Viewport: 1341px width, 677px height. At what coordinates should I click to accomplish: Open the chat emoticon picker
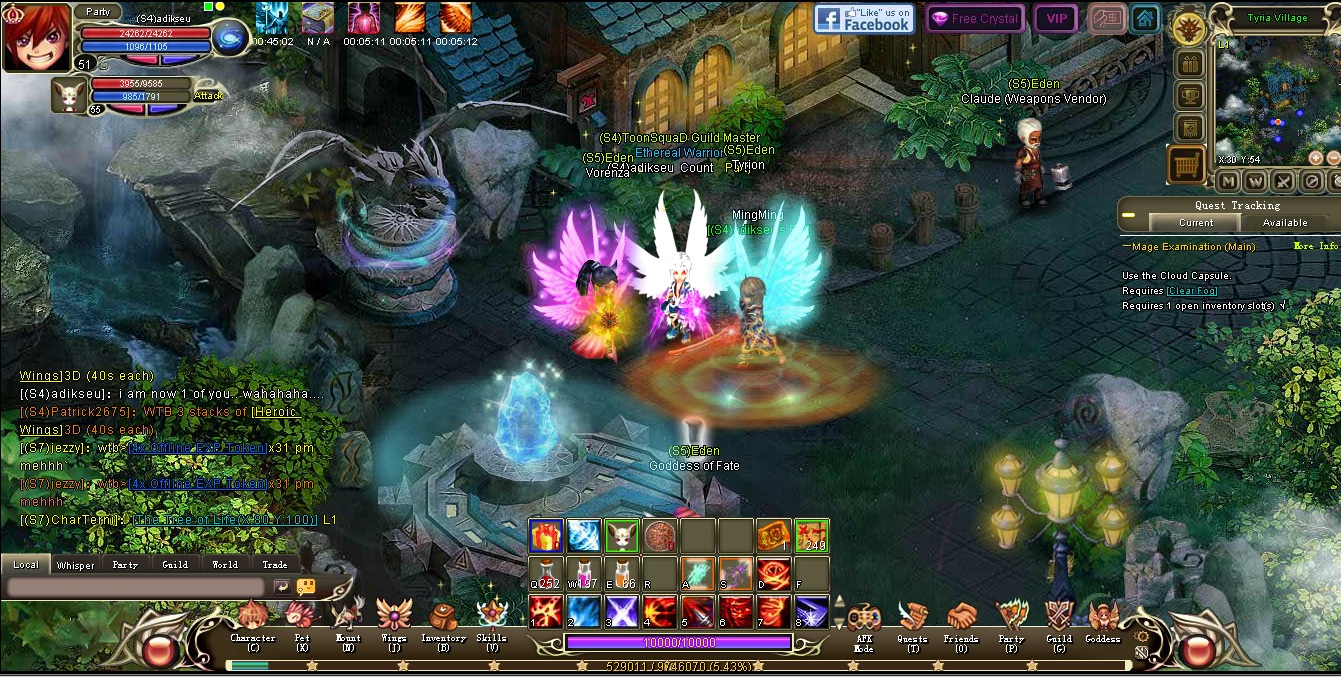coord(306,587)
